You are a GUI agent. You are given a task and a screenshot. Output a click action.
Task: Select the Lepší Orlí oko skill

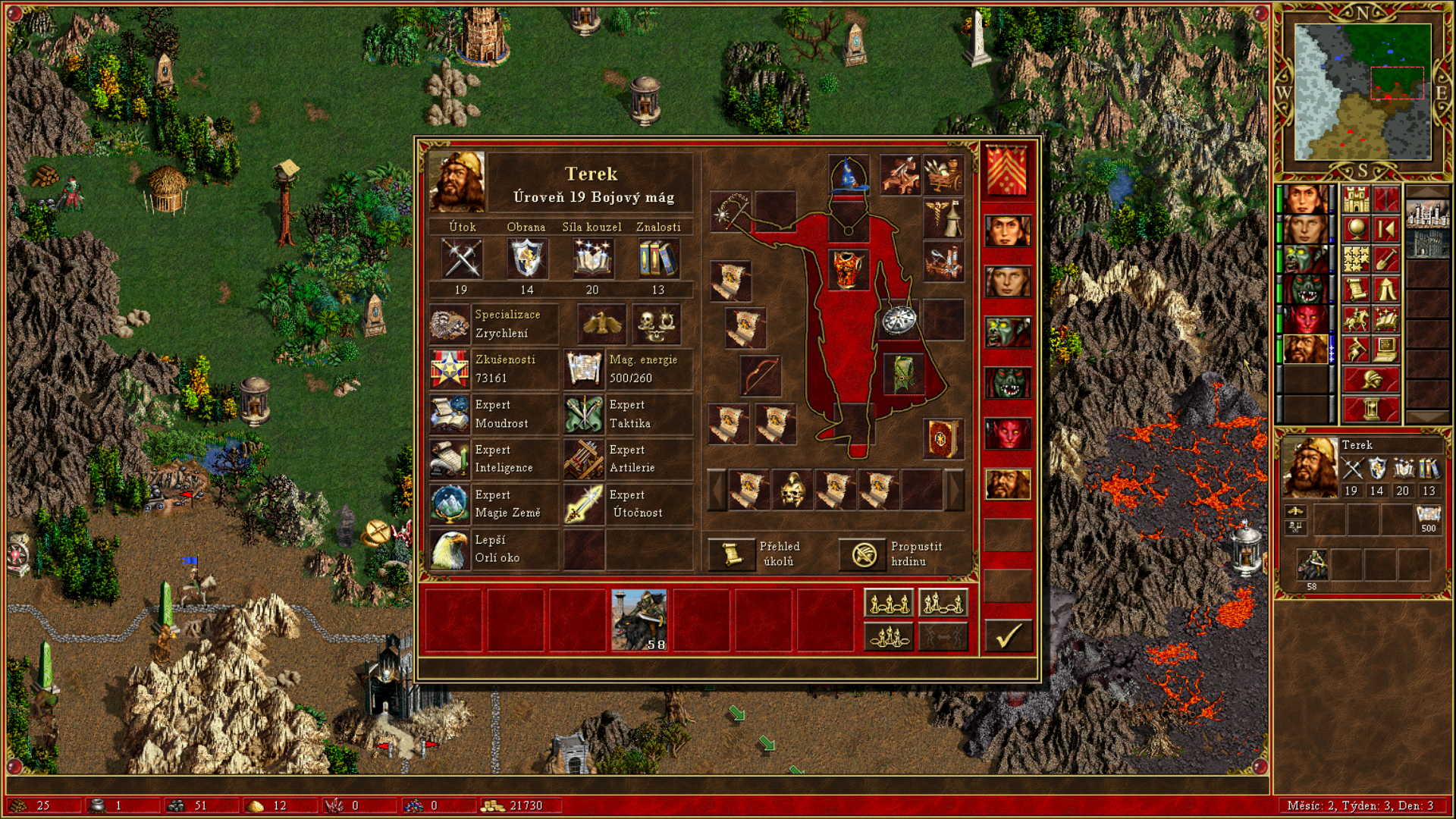[450, 549]
